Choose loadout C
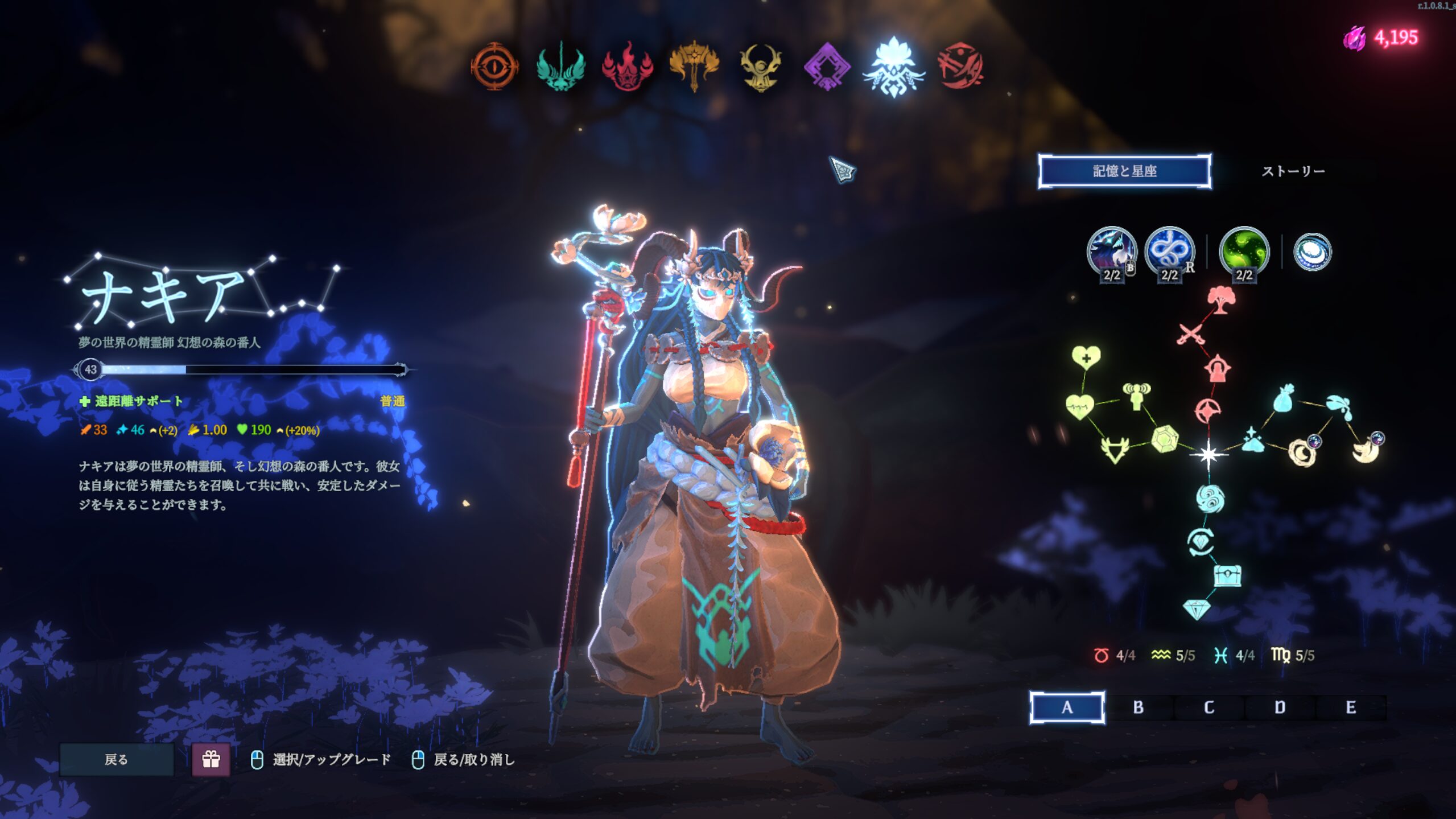 pos(1209,707)
